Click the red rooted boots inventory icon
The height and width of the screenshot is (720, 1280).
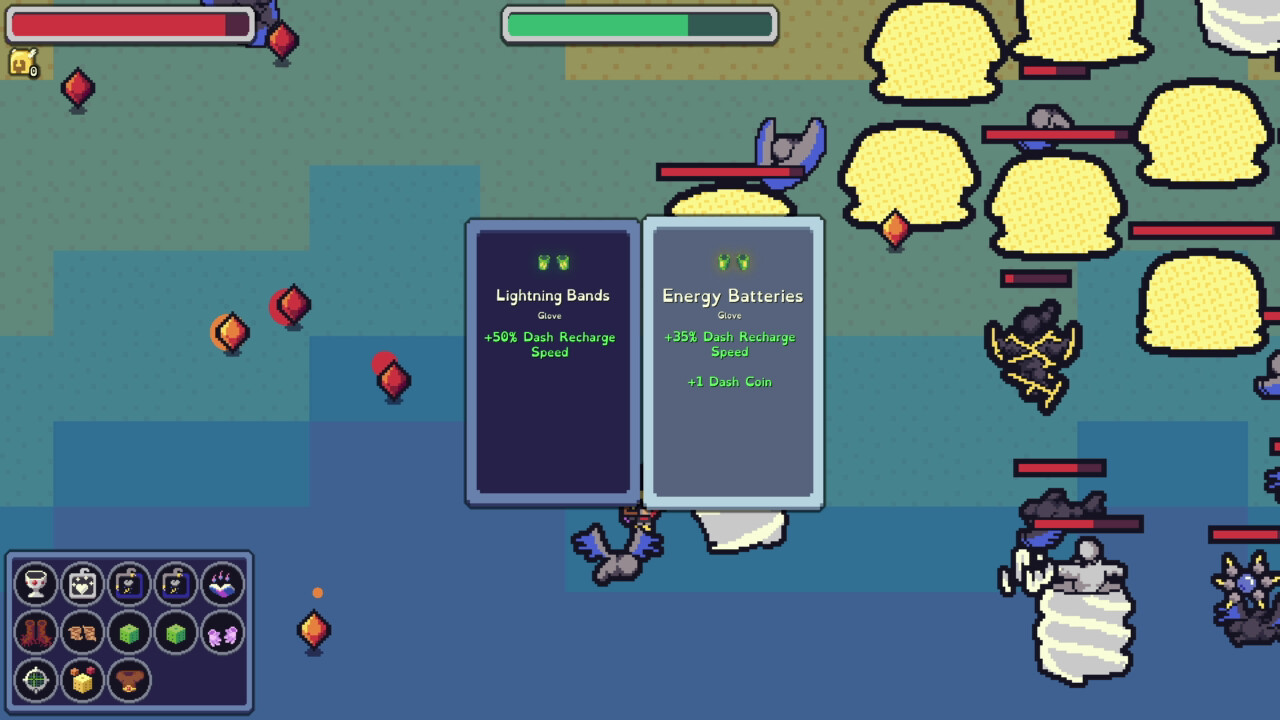coord(36,633)
